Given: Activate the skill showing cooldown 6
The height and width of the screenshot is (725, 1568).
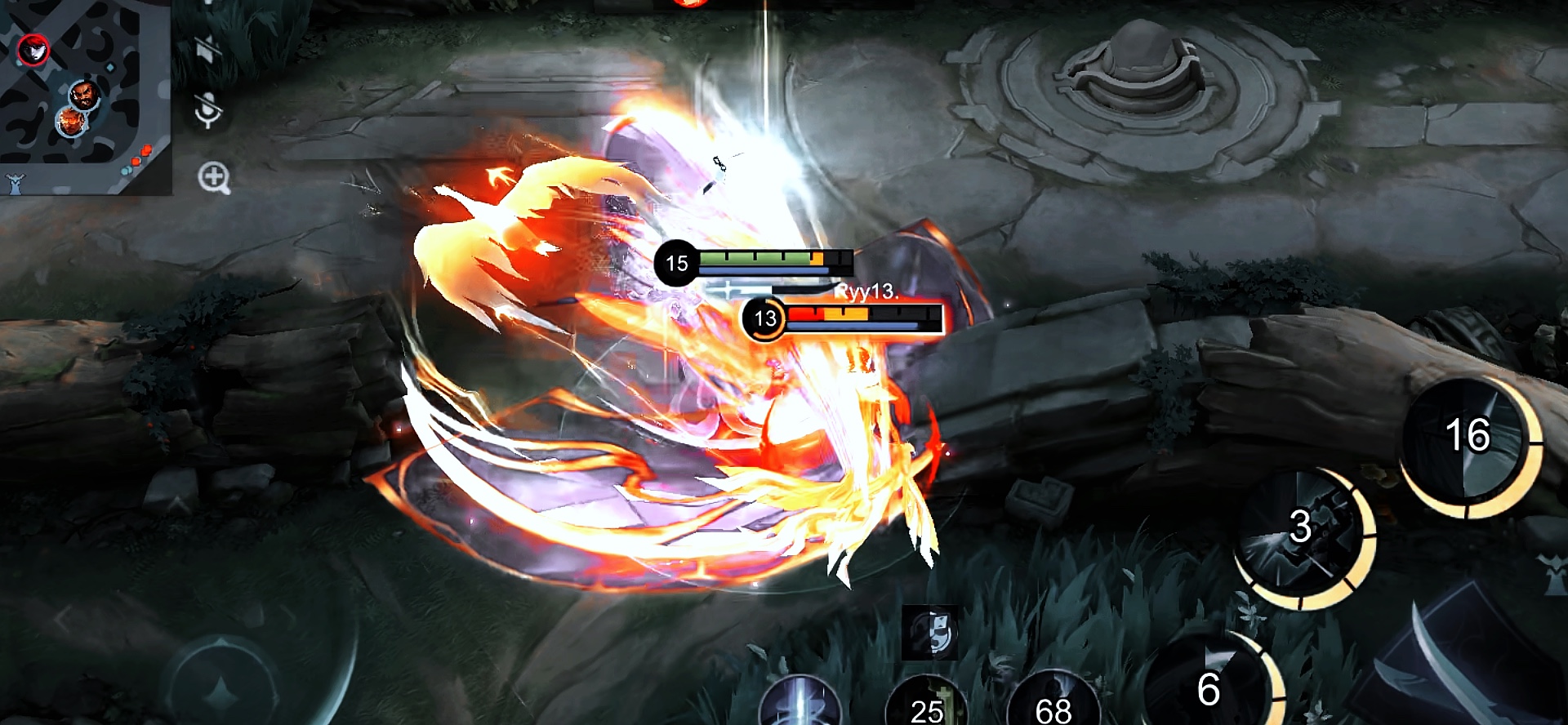Looking at the screenshot, I should [1209, 686].
